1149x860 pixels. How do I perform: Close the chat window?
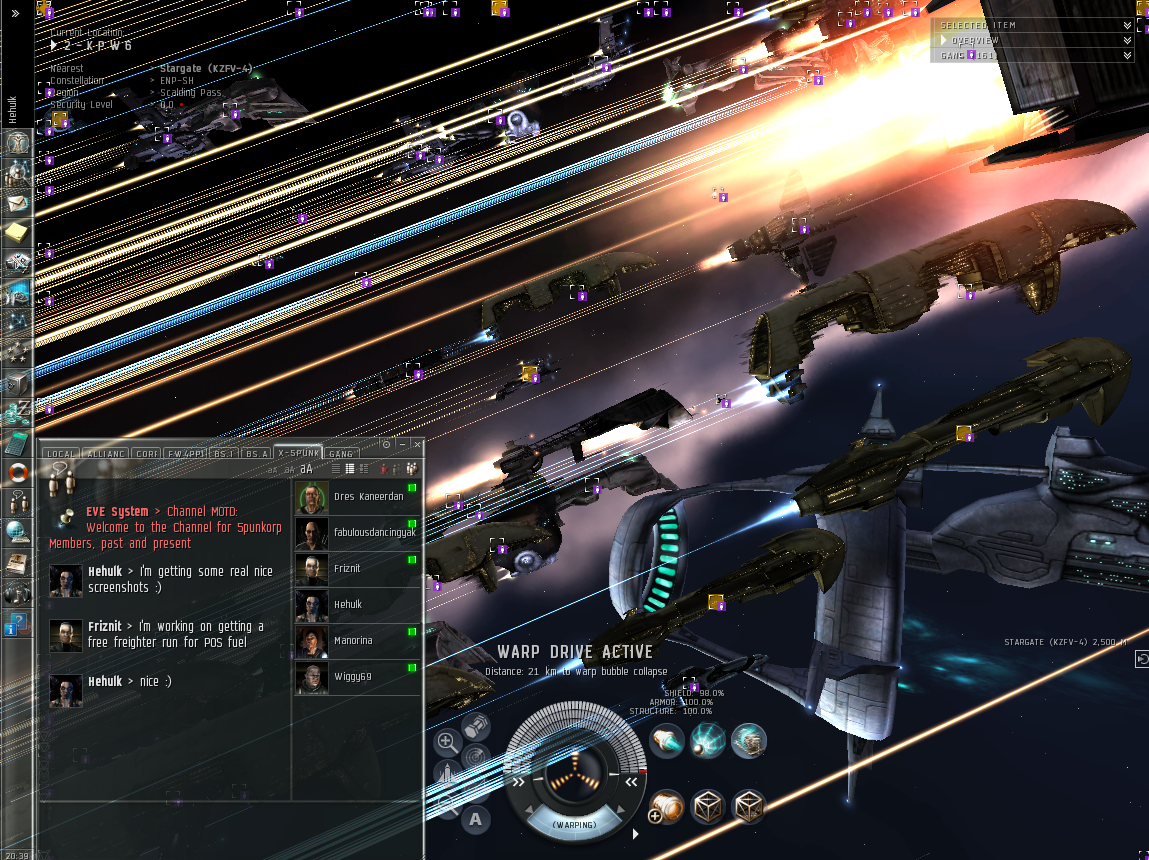tap(416, 444)
